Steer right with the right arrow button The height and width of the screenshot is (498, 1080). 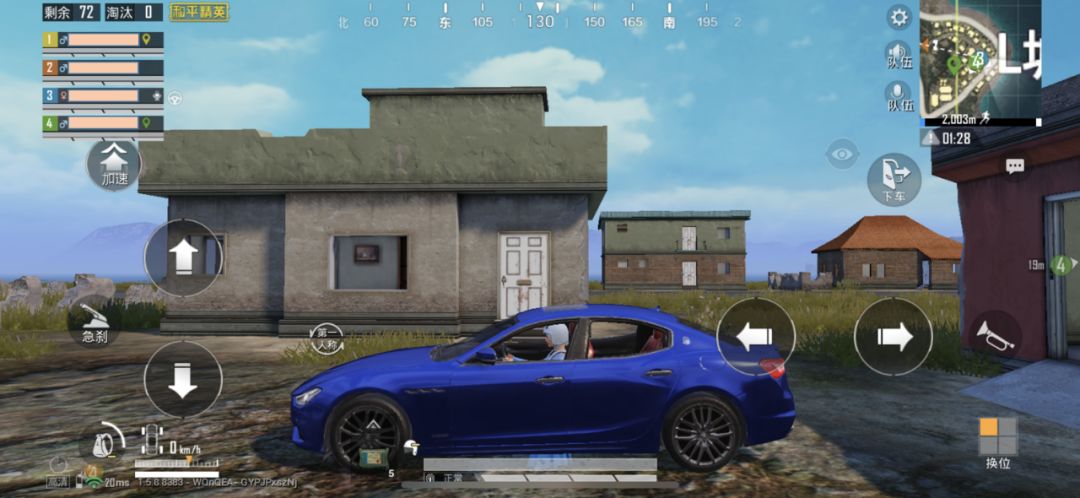(x=893, y=337)
